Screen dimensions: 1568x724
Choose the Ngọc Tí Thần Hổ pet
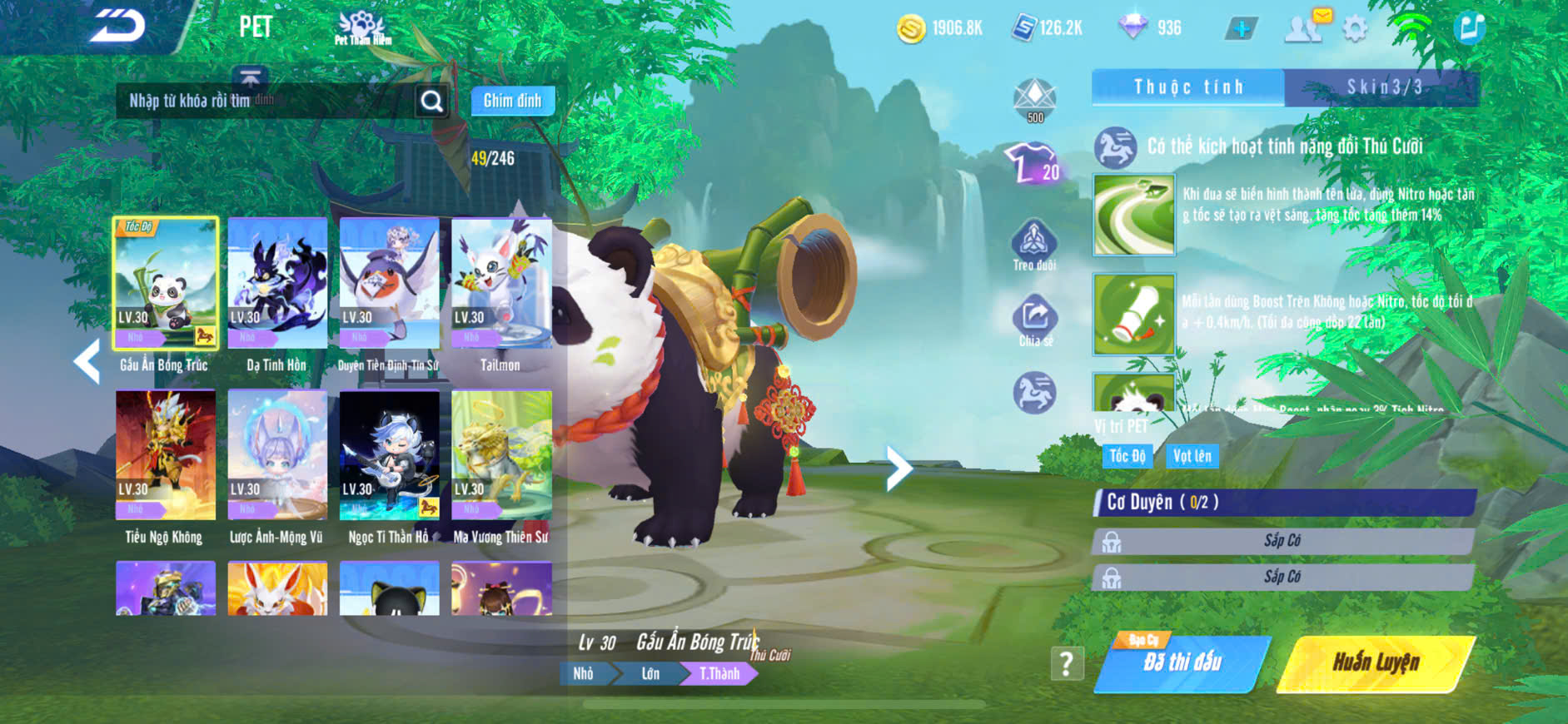[x=389, y=455]
